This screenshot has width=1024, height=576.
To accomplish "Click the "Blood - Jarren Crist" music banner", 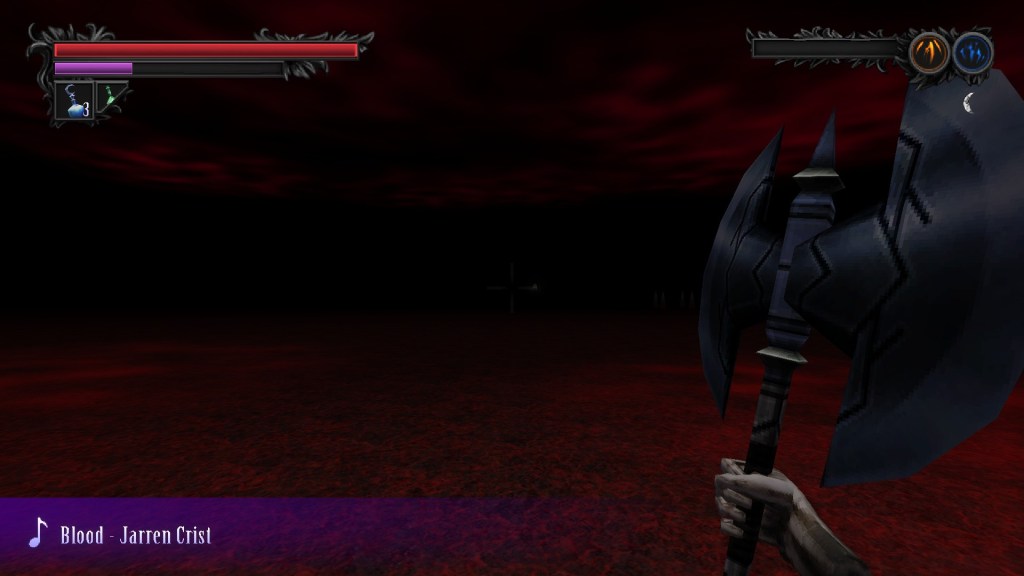I will (135, 535).
